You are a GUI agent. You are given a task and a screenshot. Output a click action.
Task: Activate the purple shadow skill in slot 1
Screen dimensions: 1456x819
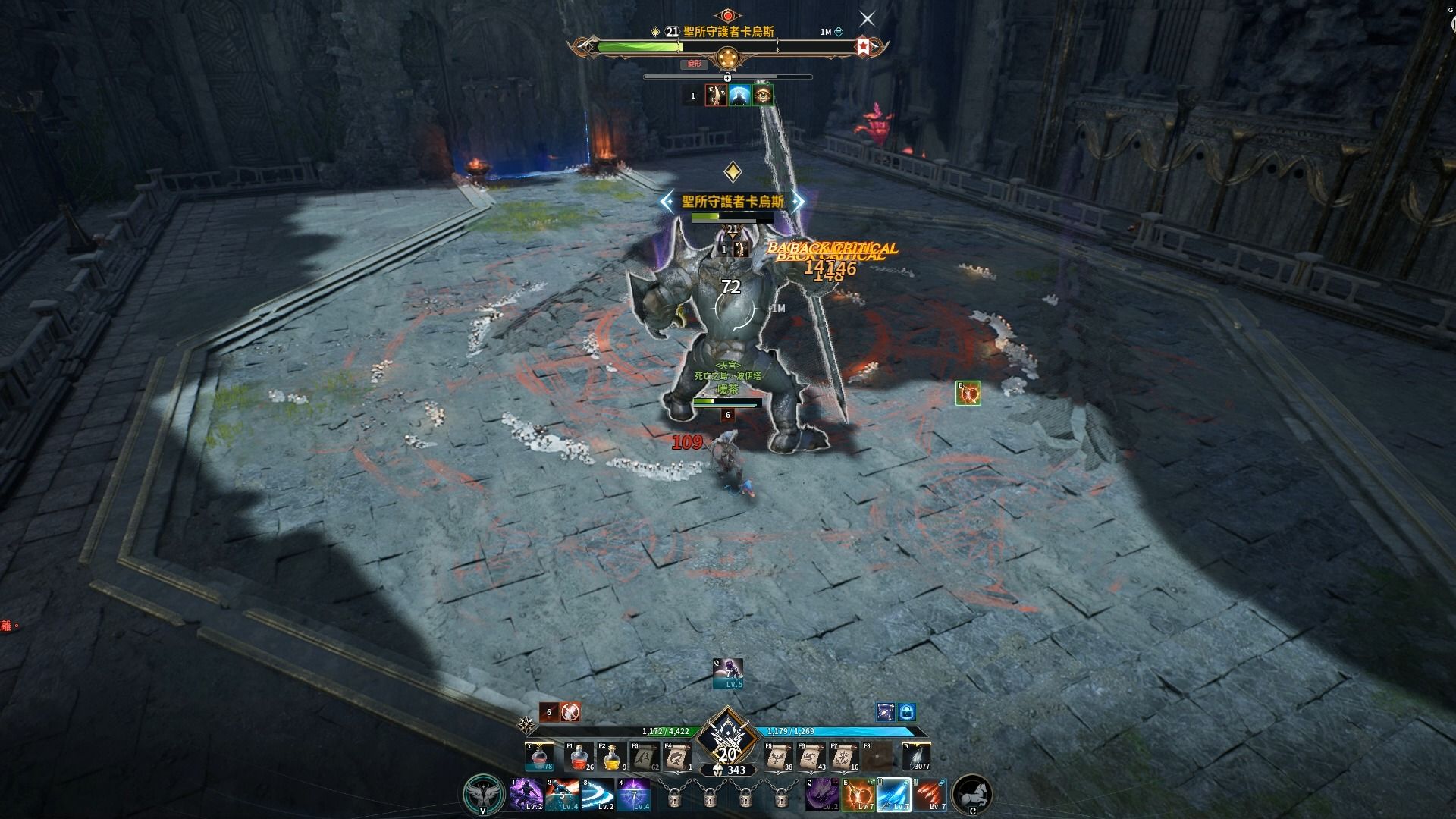(x=525, y=795)
